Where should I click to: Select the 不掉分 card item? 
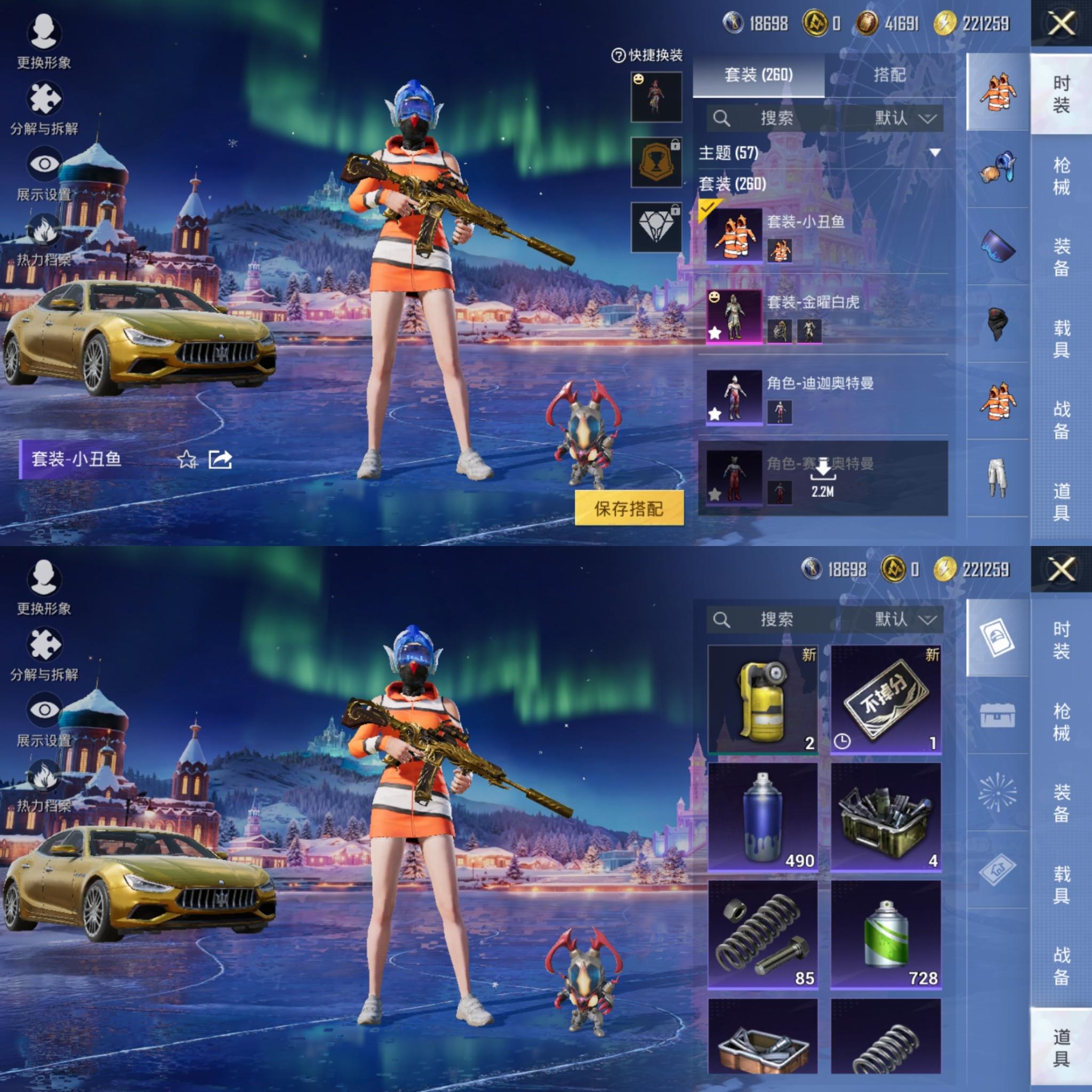[885, 698]
